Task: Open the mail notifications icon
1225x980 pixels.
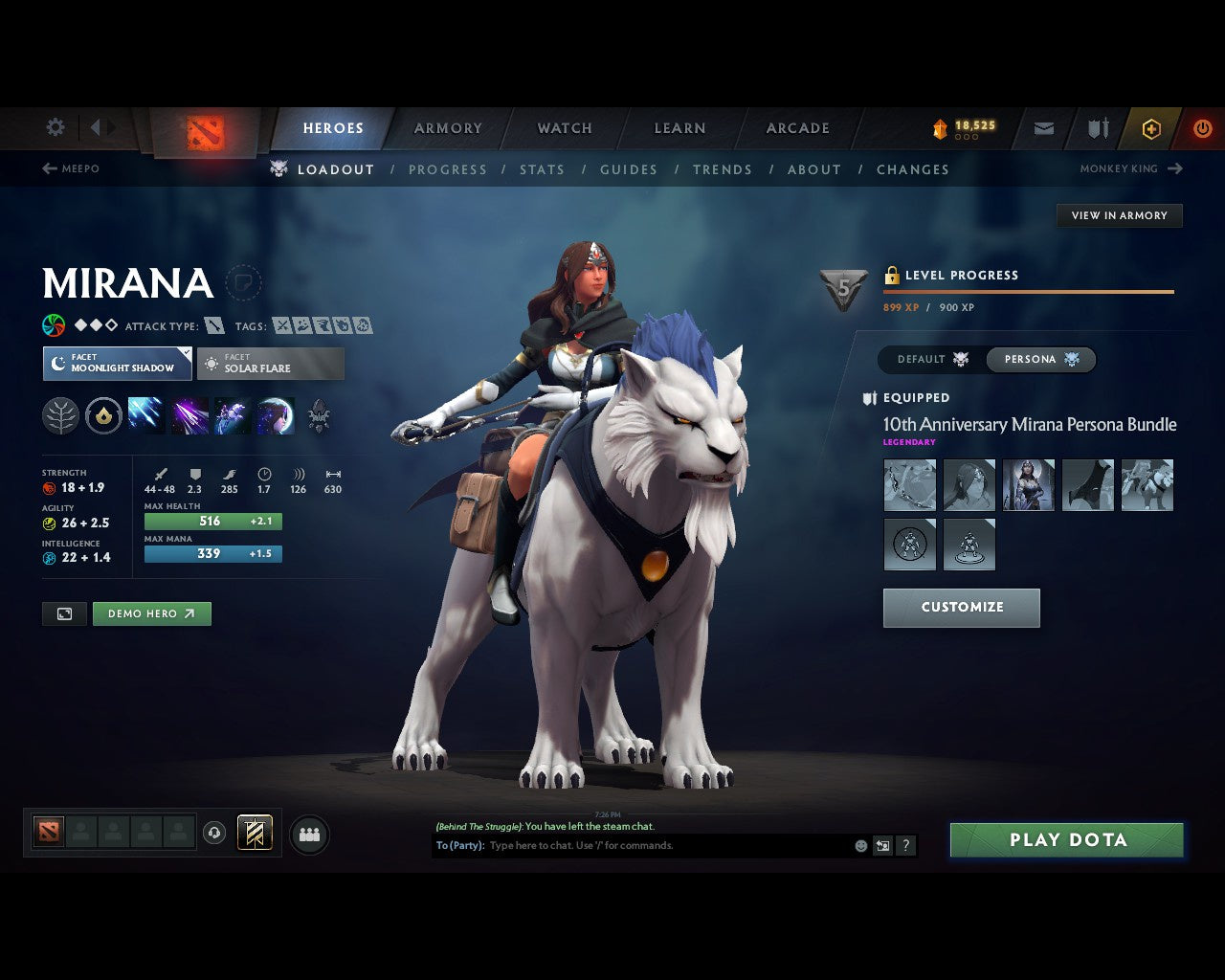Action: [x=1043, y=127]
